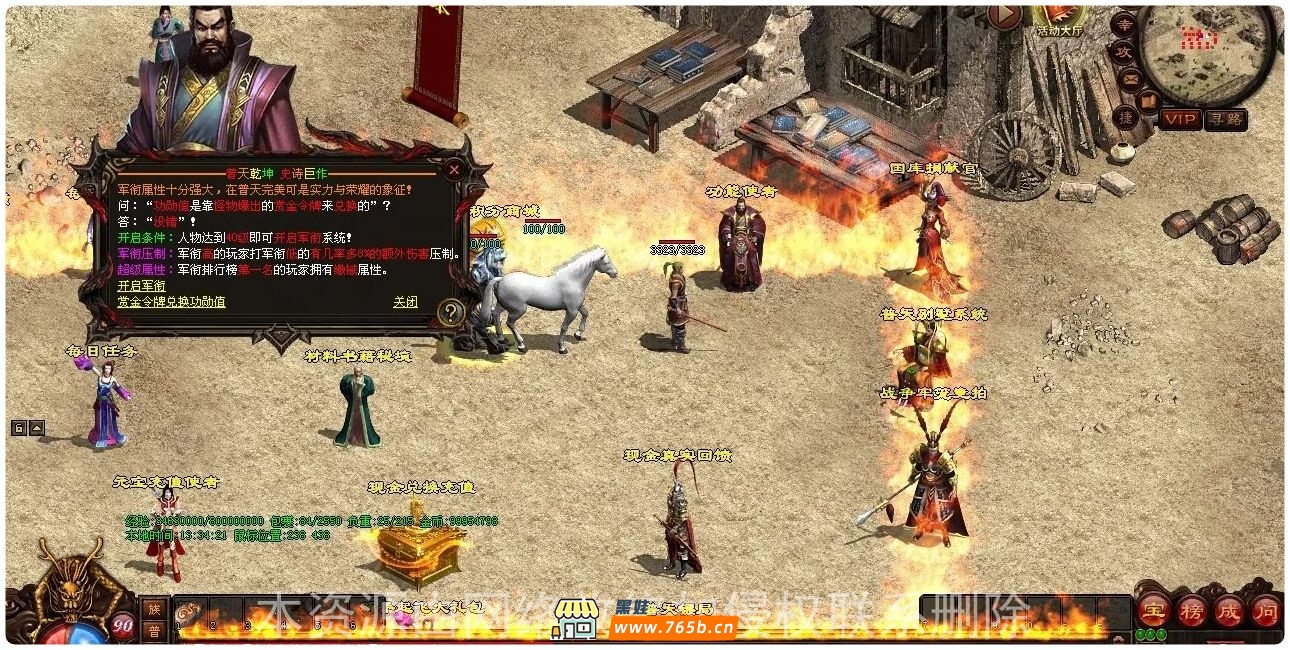Click the round play arrow button
This screenshot has height=650, width=1290.
click(1005, 16)
